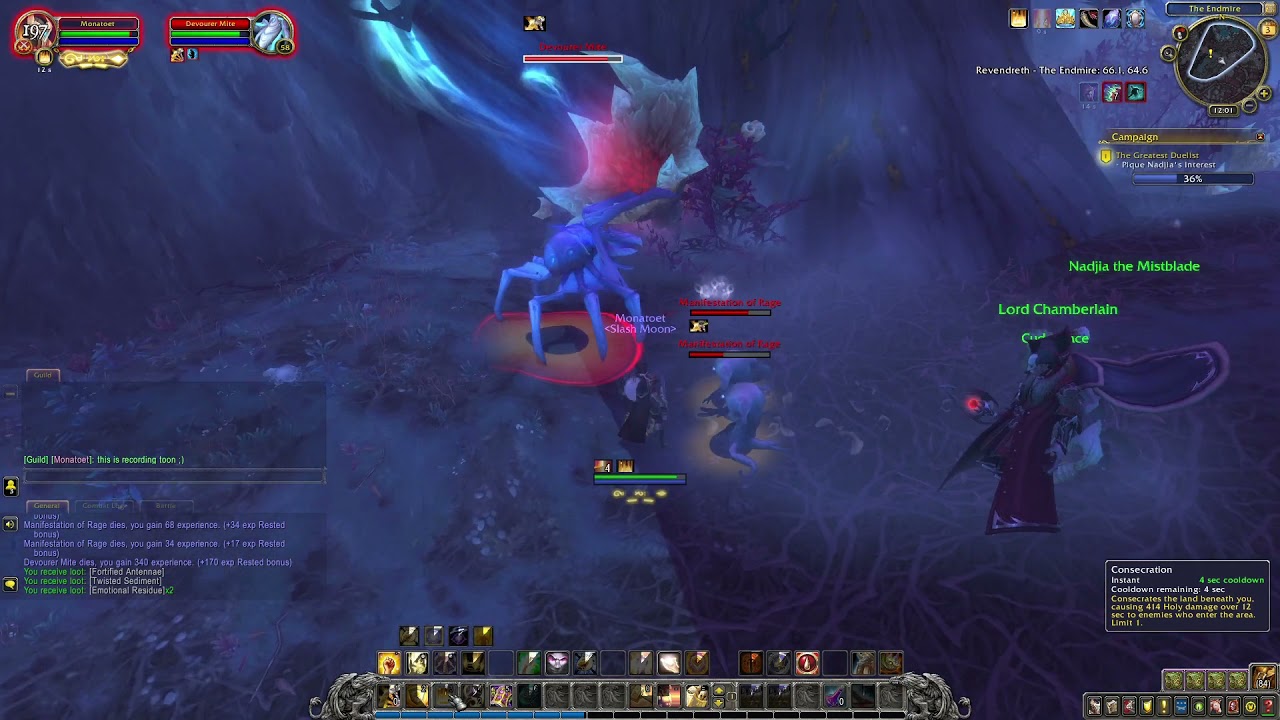Click the minimap clock showing 12:01
Screen dimensions: 1280x720
(x=1222, y=110)
